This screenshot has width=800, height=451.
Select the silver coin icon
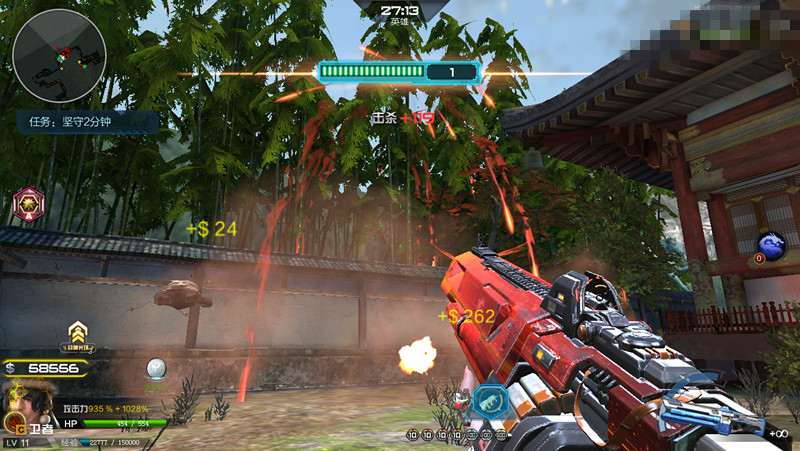coord(155,369)
